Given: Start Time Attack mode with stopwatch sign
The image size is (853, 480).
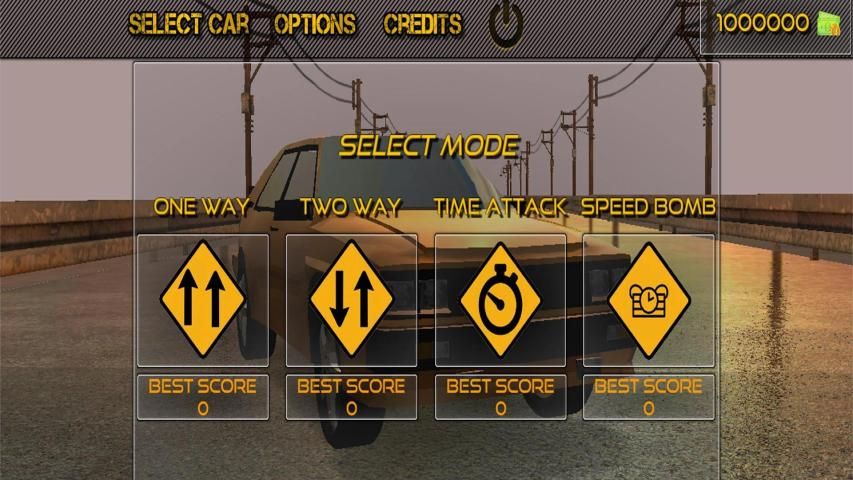Looking at the screenshot, I should pyautogui.click(x=500, y=300).
